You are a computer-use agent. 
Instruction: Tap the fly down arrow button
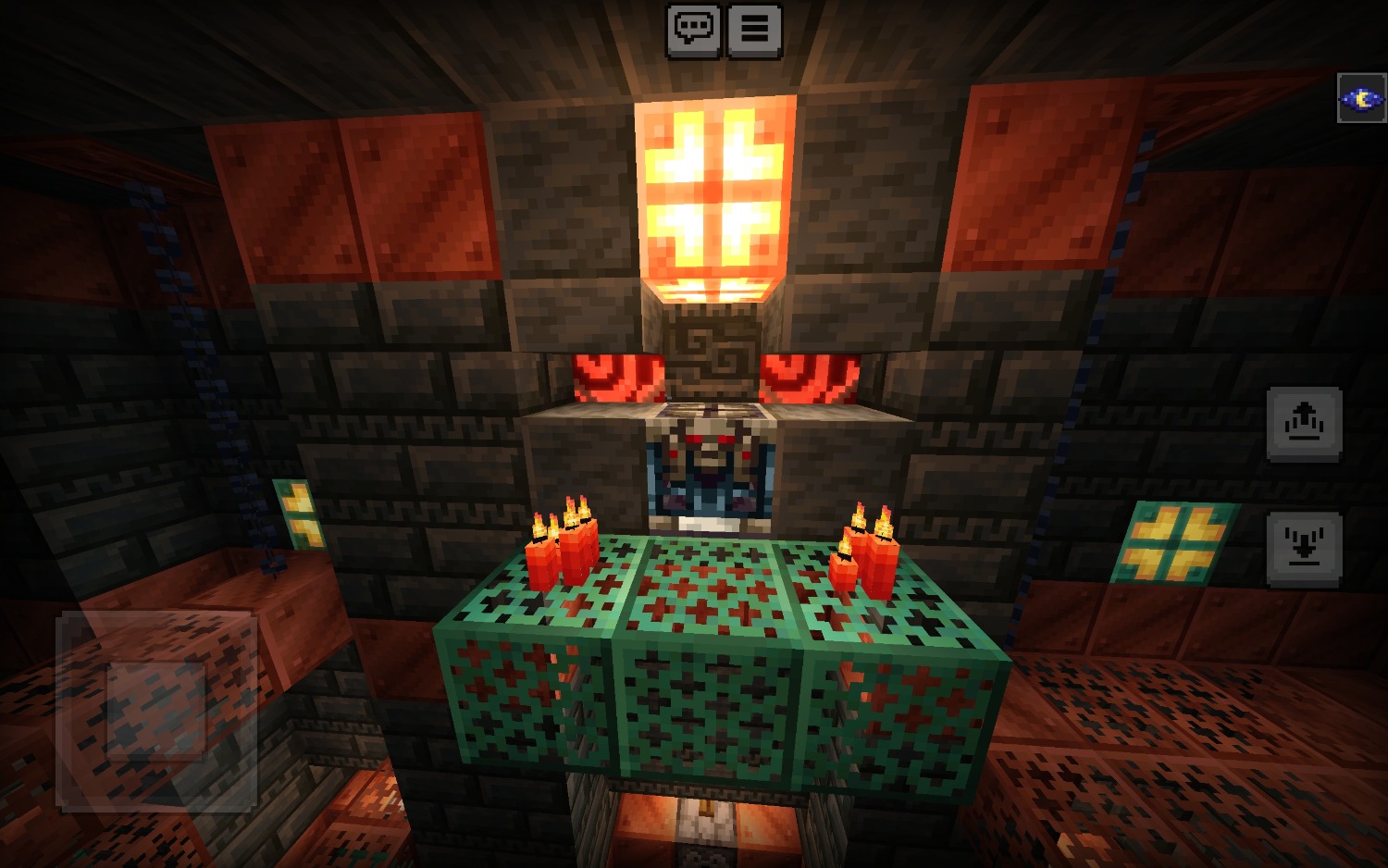click(x=1304, y=548)
